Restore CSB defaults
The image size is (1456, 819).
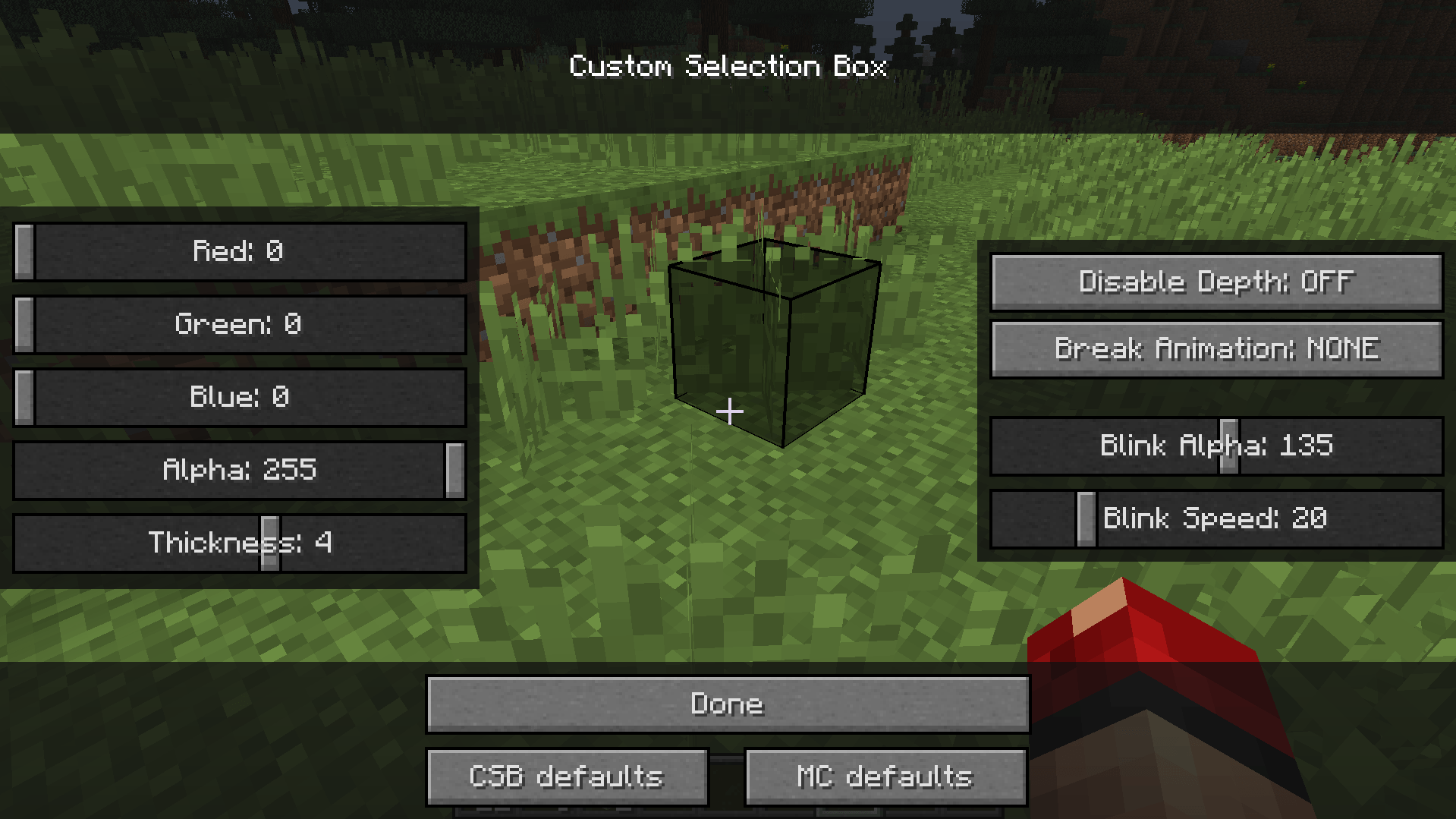[567, 775]
